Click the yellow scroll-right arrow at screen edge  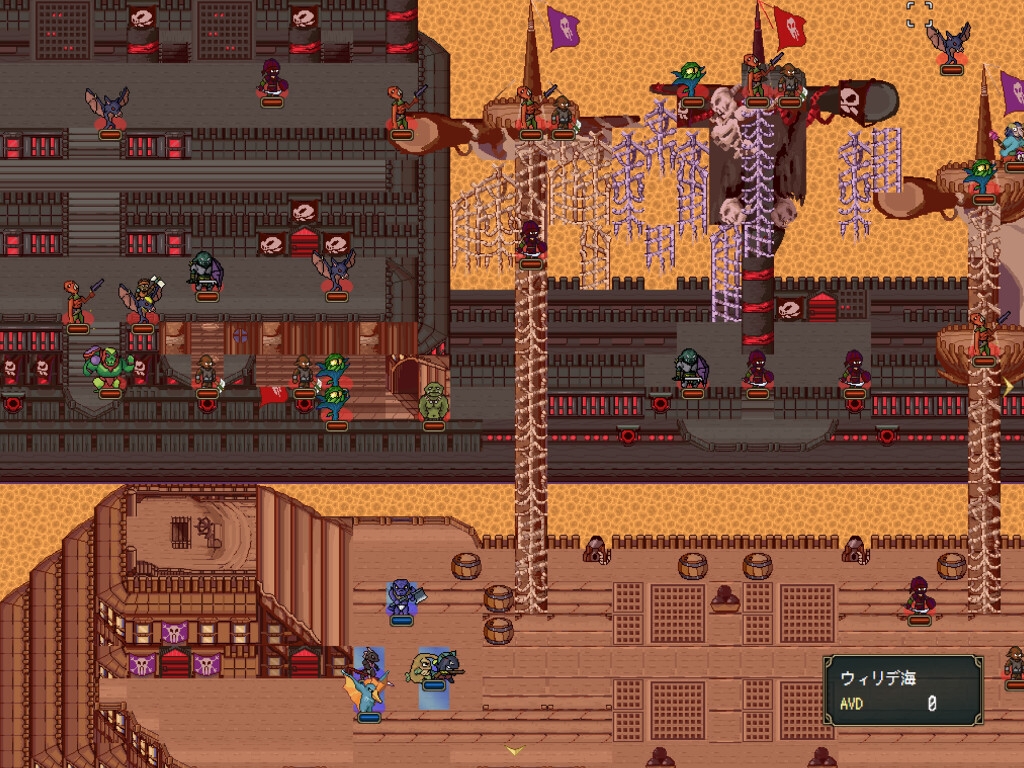click(x=1009, y=384)
